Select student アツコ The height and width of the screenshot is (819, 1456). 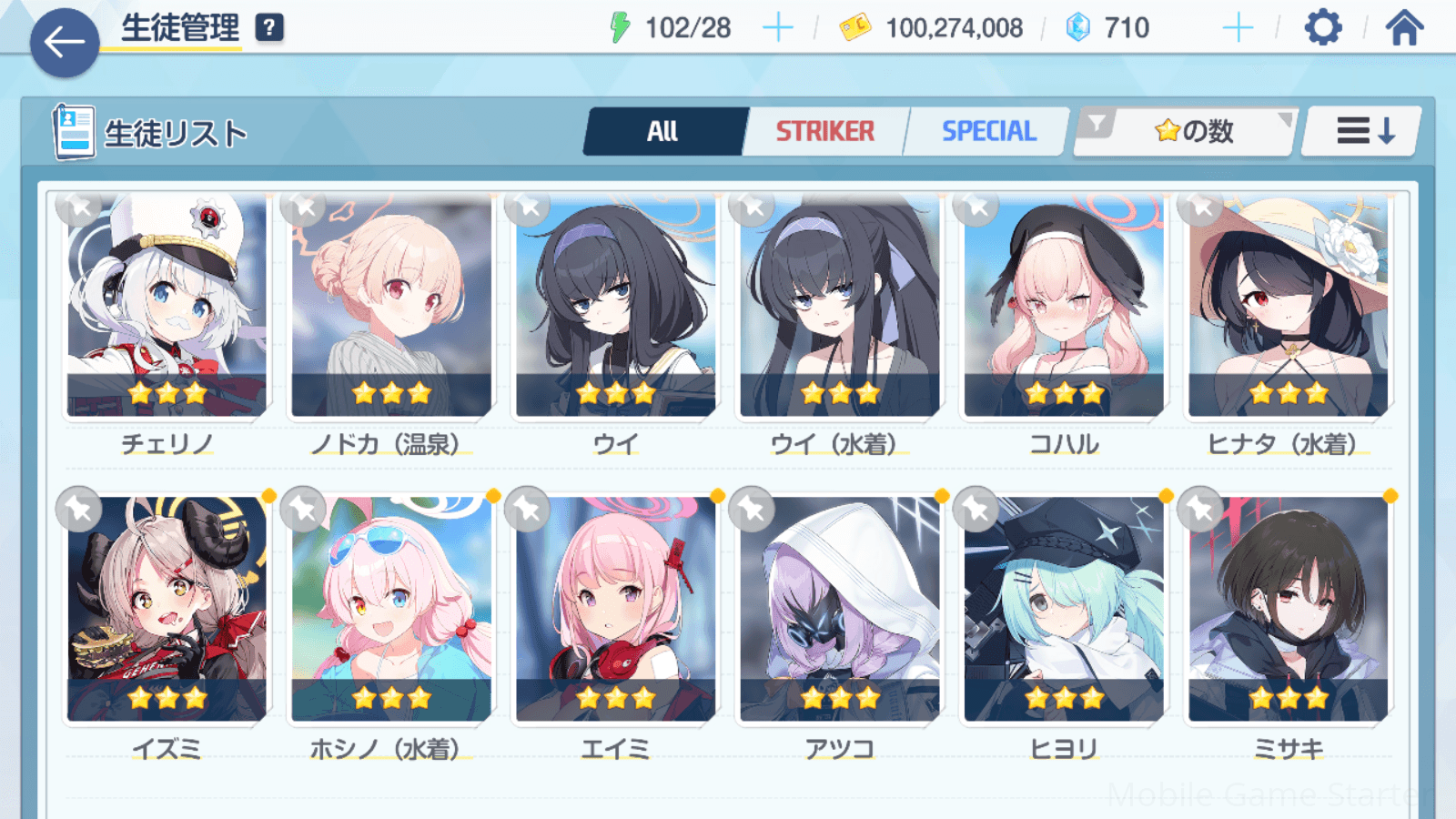click(839, 610)
